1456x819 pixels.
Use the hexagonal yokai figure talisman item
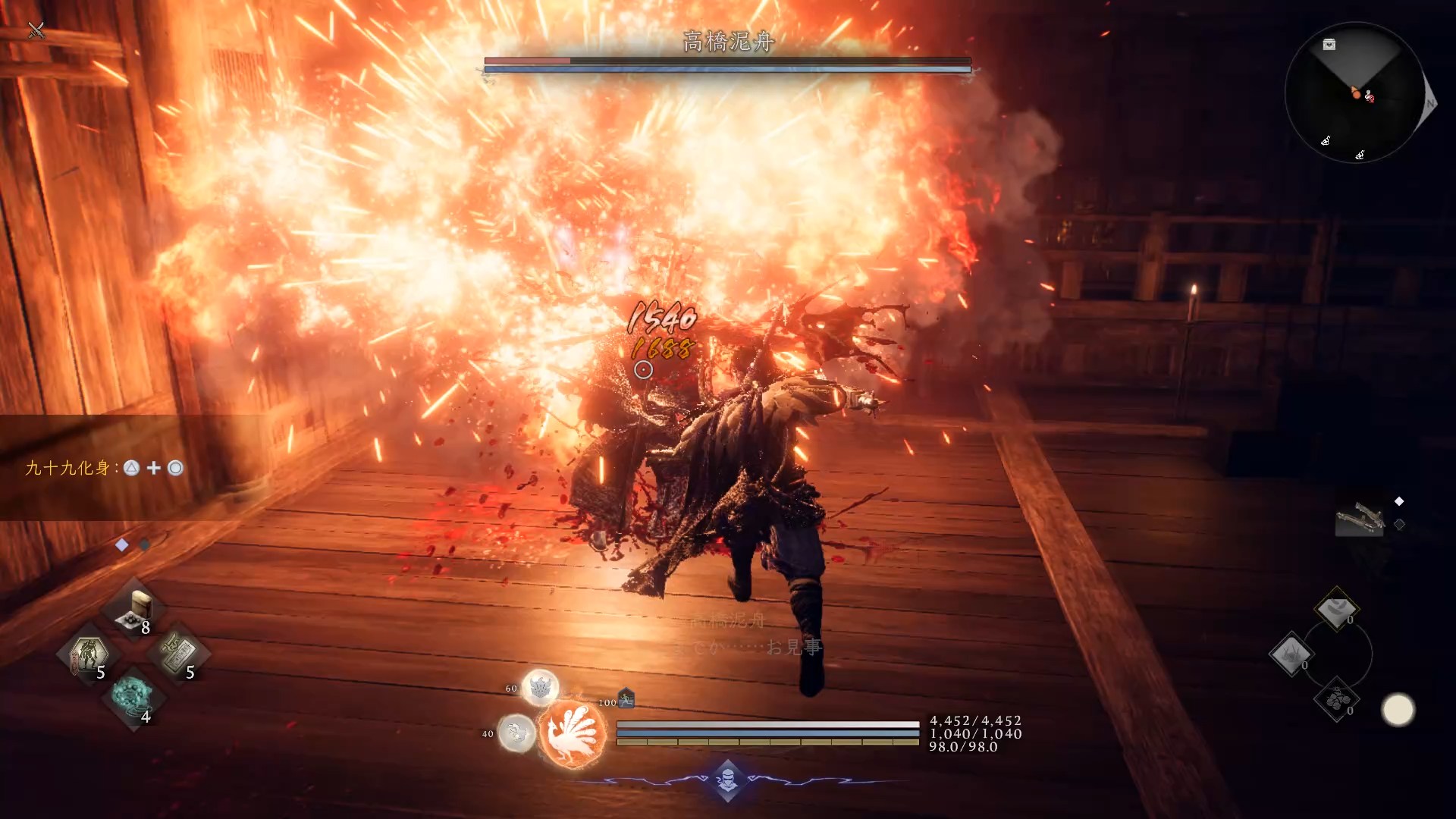pyautogui.click(x=89, y=654)
